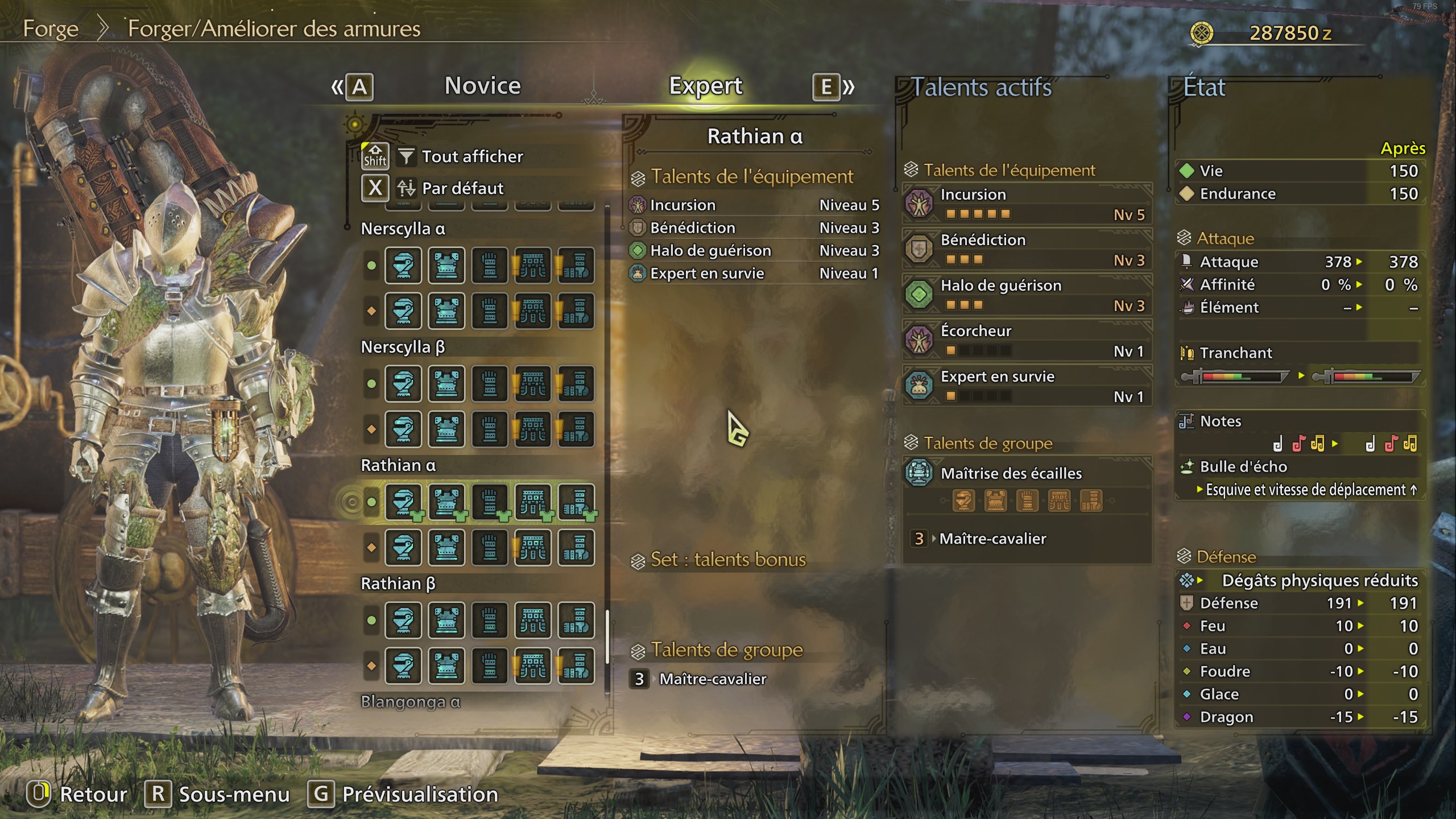The image size is (1456, 819).
Task: Click the left arrow before Novice tab
Action: coord(337,86)
